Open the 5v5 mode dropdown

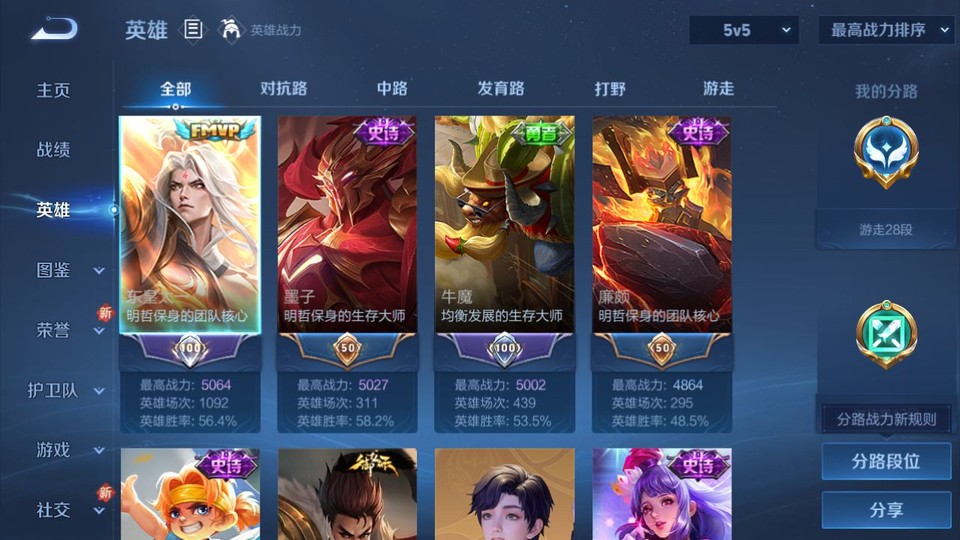pos(743,31)
